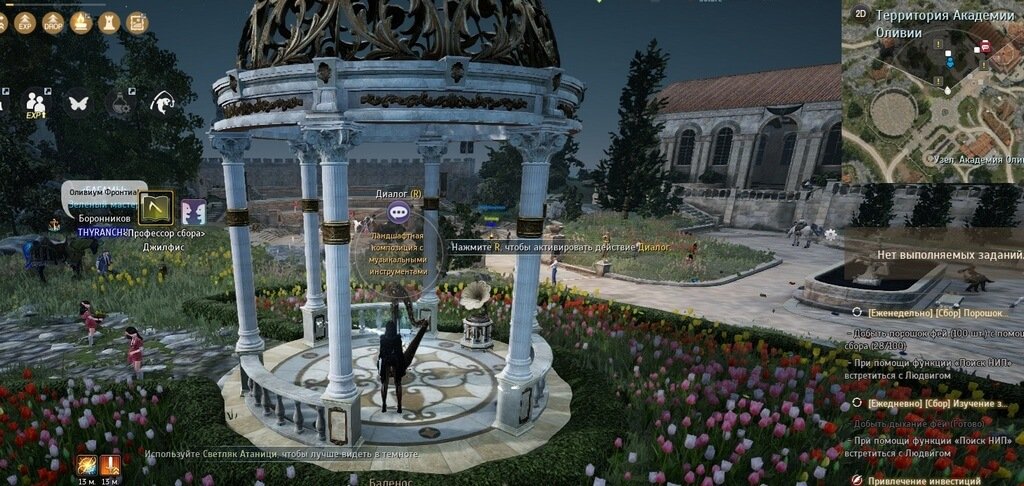The height and width of the screenshot is (486, 1024).
Task: Click the fishing fish-and-hook icon
Action: [x=163, y=101]
